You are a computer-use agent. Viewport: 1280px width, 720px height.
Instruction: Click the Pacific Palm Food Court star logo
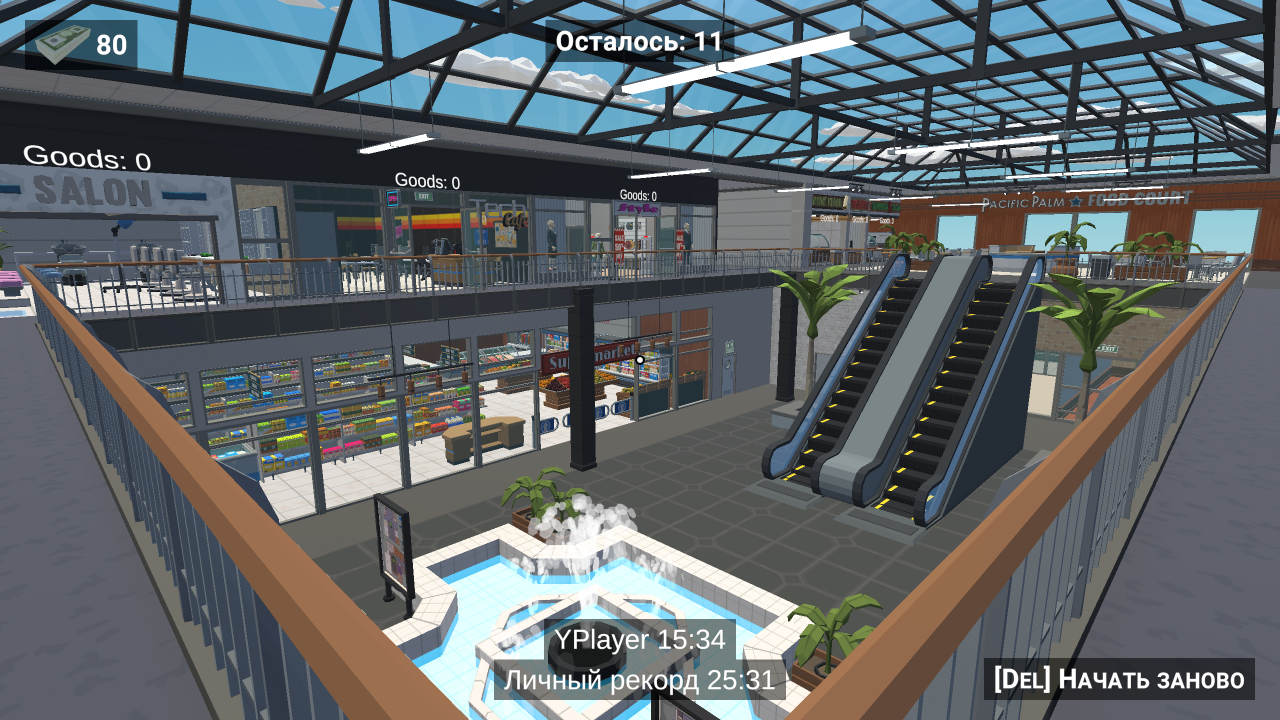[x=1075, y=202]
